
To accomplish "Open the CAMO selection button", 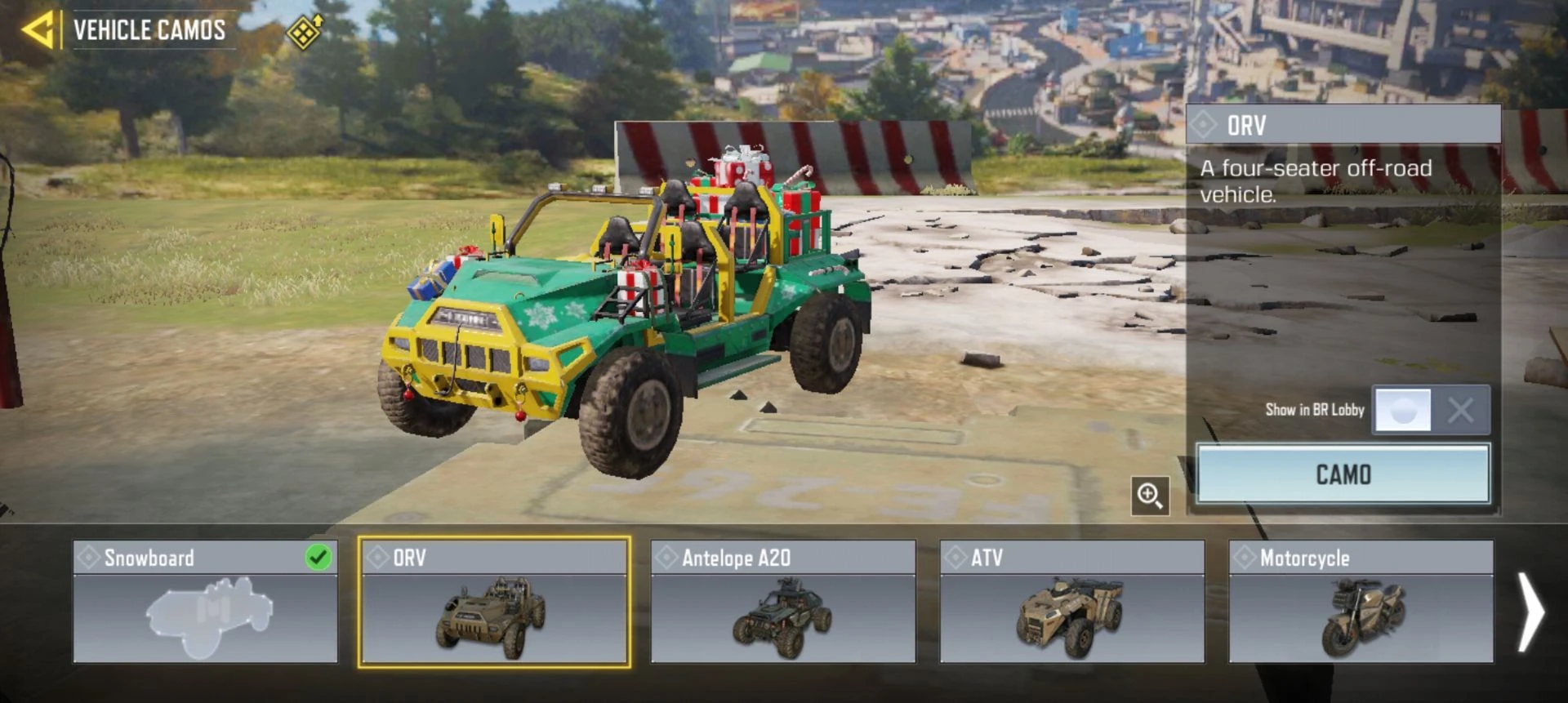I will [1343, 474].
